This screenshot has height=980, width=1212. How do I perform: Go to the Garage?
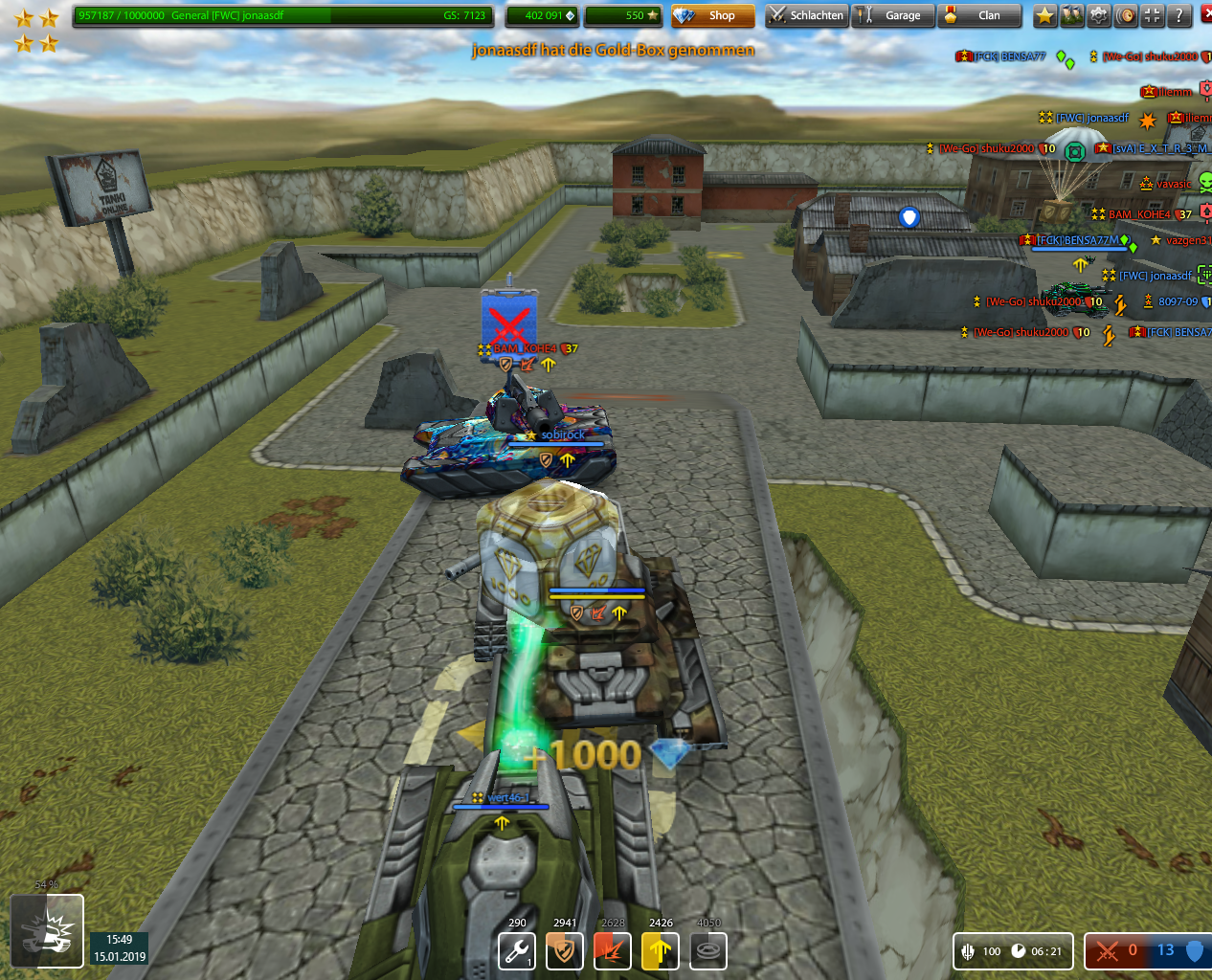click(893, 15)
